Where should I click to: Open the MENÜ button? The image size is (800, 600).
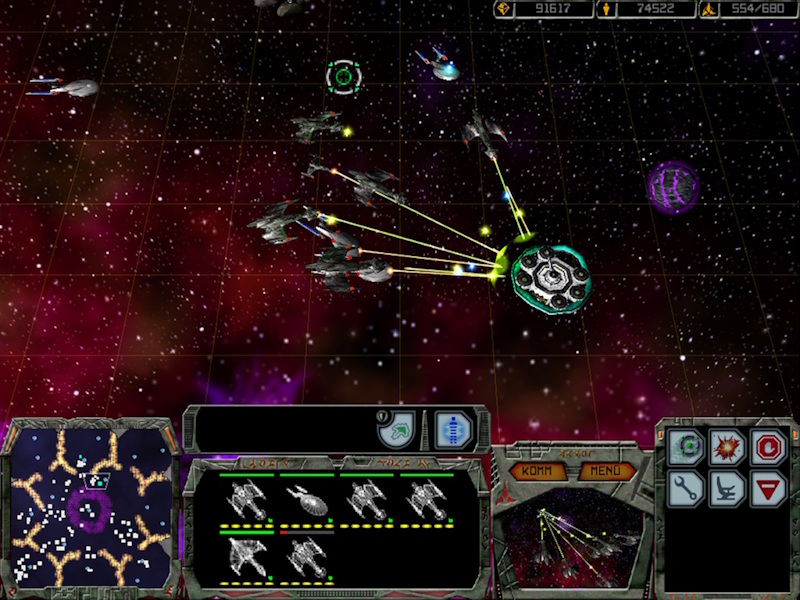pyautogui.click(x=606, y=470)
